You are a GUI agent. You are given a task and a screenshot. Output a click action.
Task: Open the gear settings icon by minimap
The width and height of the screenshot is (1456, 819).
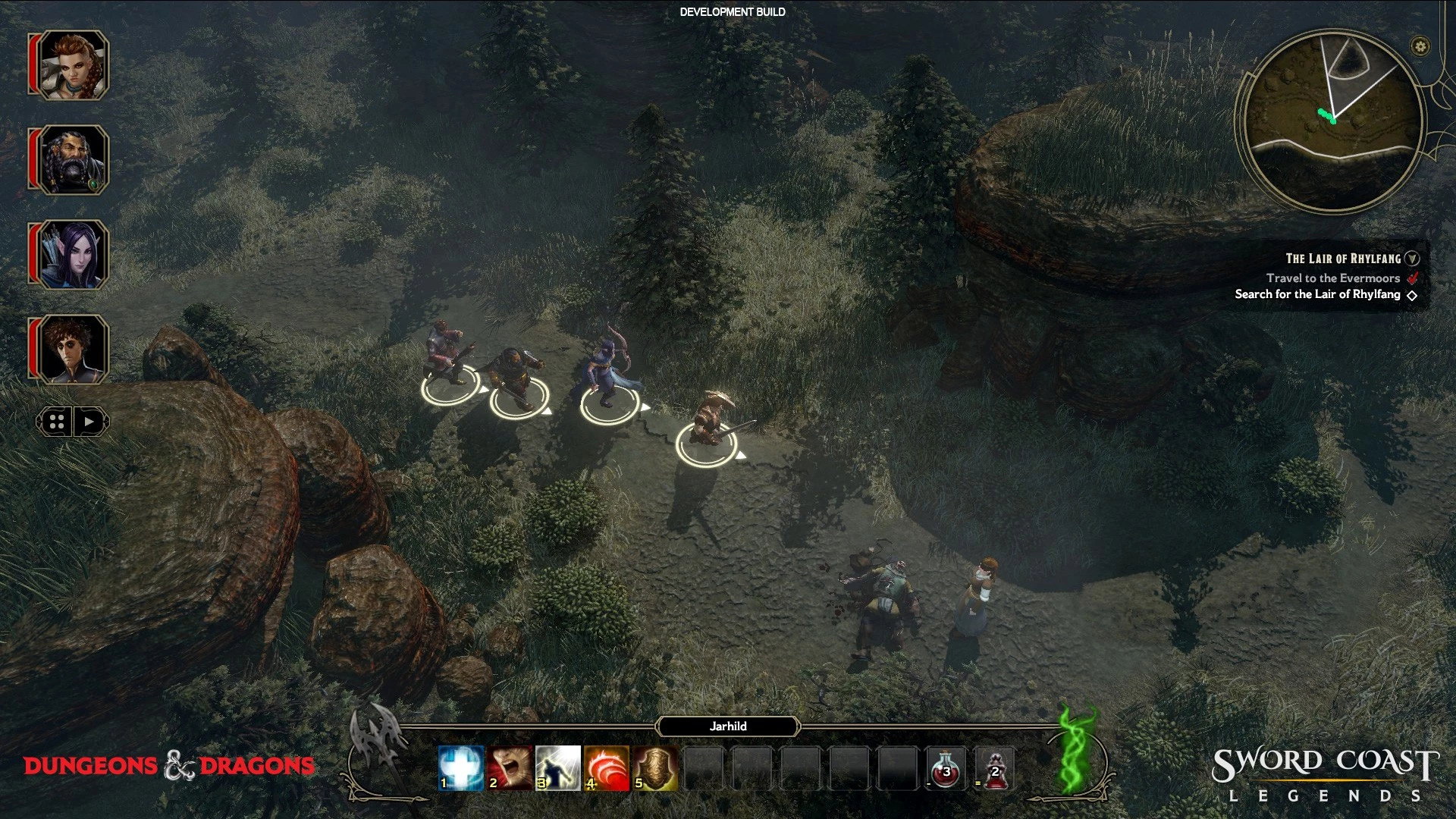coord(1420,47)
